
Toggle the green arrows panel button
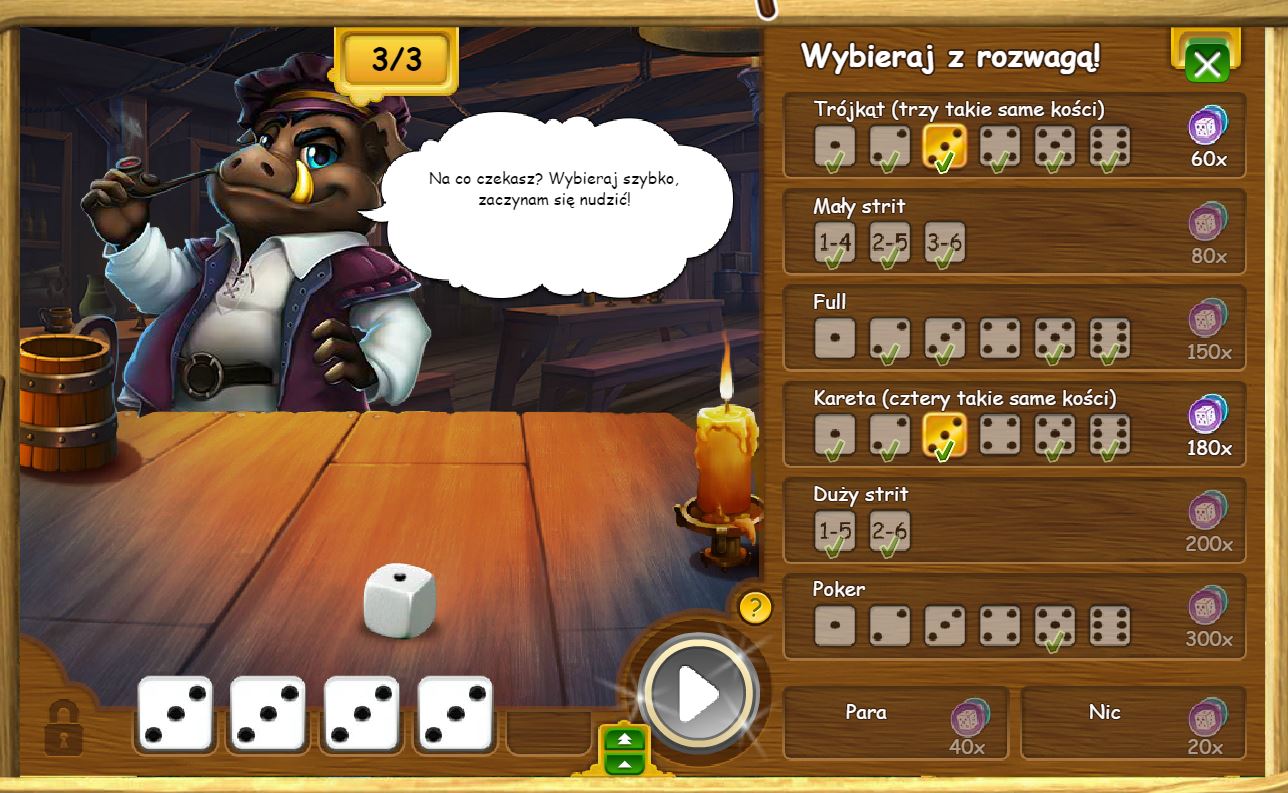click(x=625, y=750)
